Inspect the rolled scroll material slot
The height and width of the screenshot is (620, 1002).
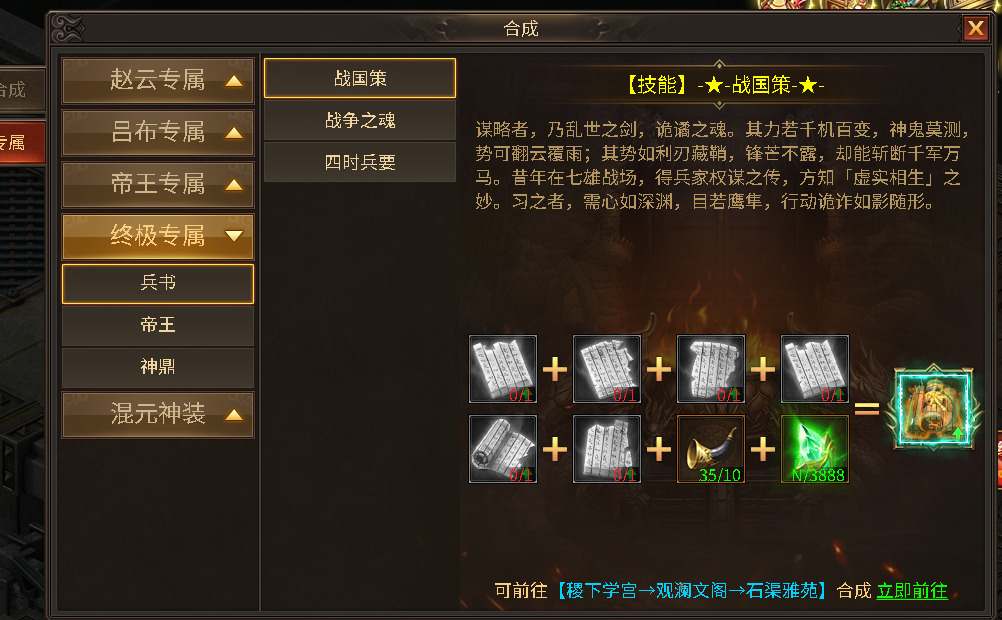503,450
